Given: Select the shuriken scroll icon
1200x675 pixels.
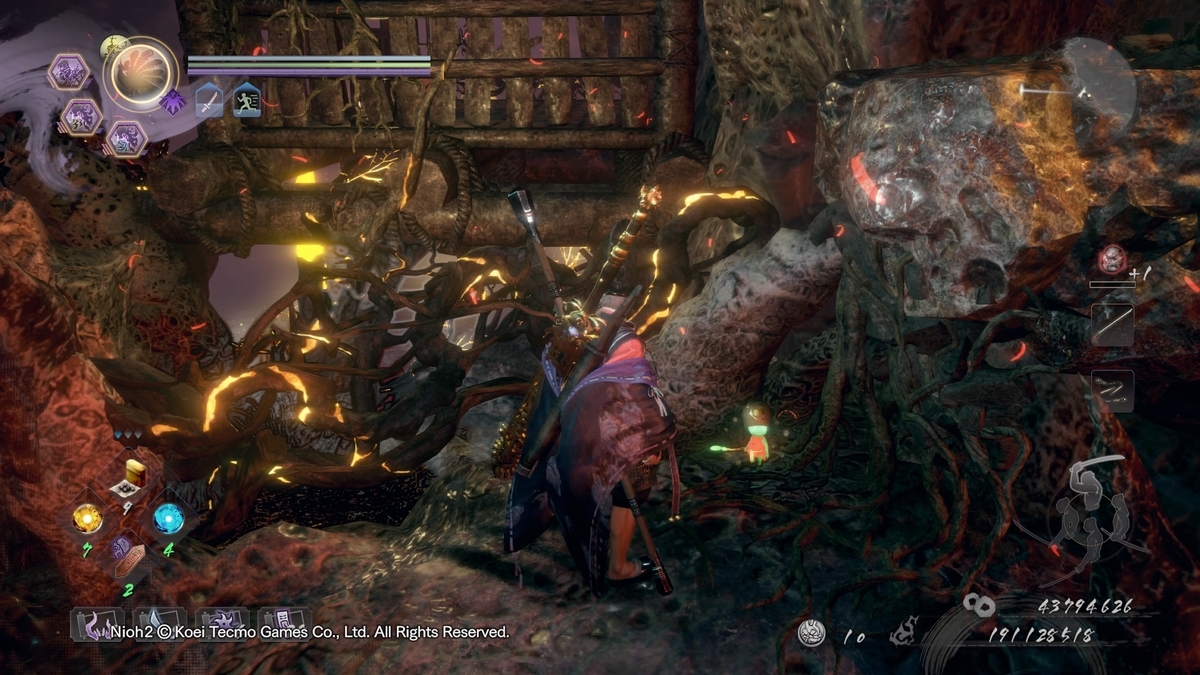Looking at the screenshot, I should [222, 625].
